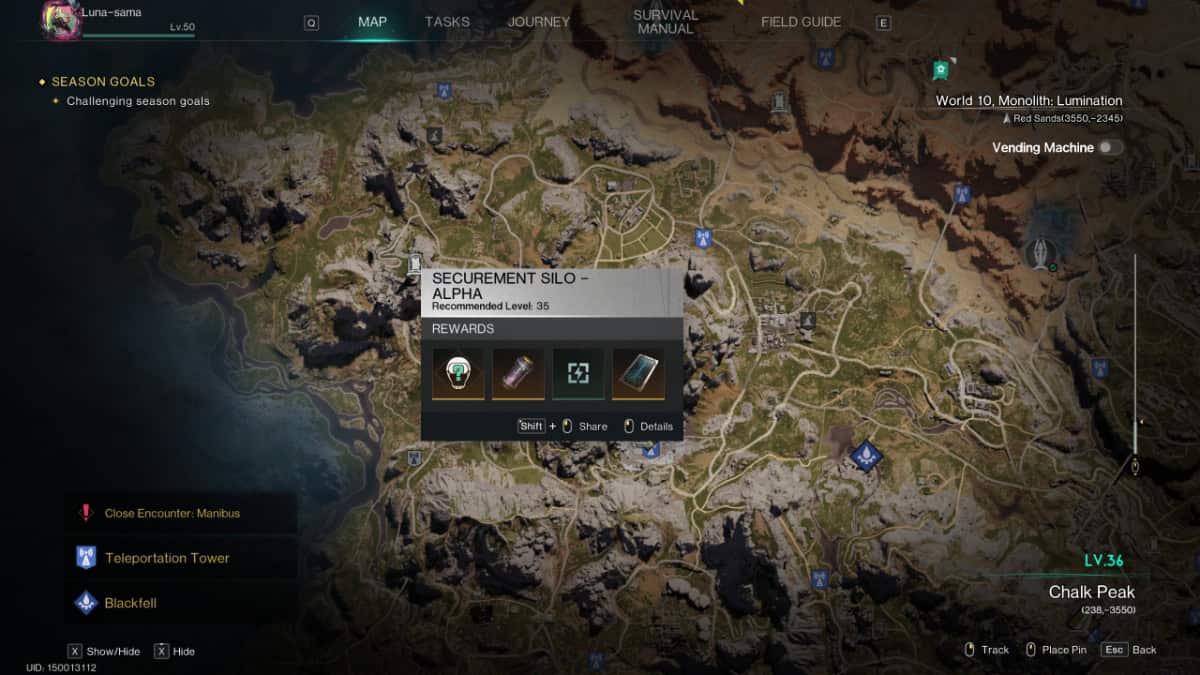
Task: Select the Map tab
Action: (372, 22)
